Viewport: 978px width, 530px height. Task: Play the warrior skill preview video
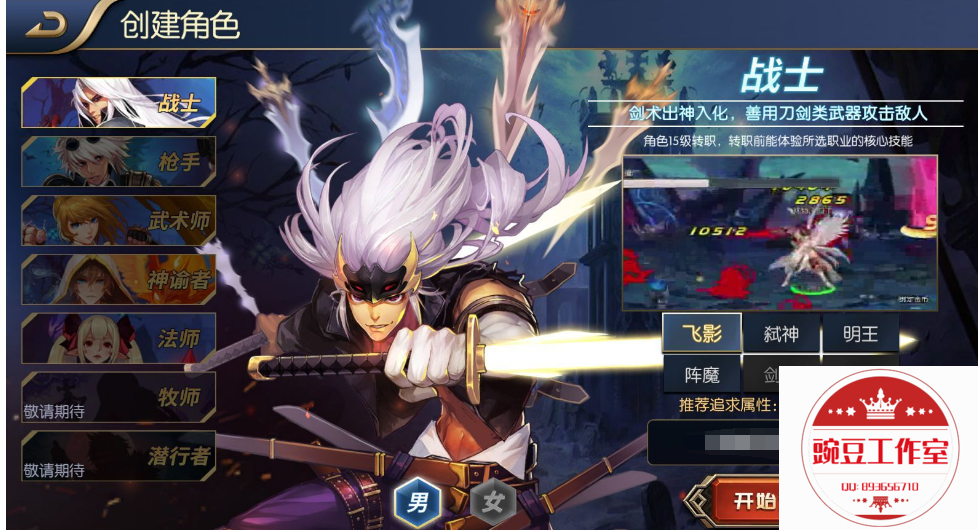coord(779,231)
